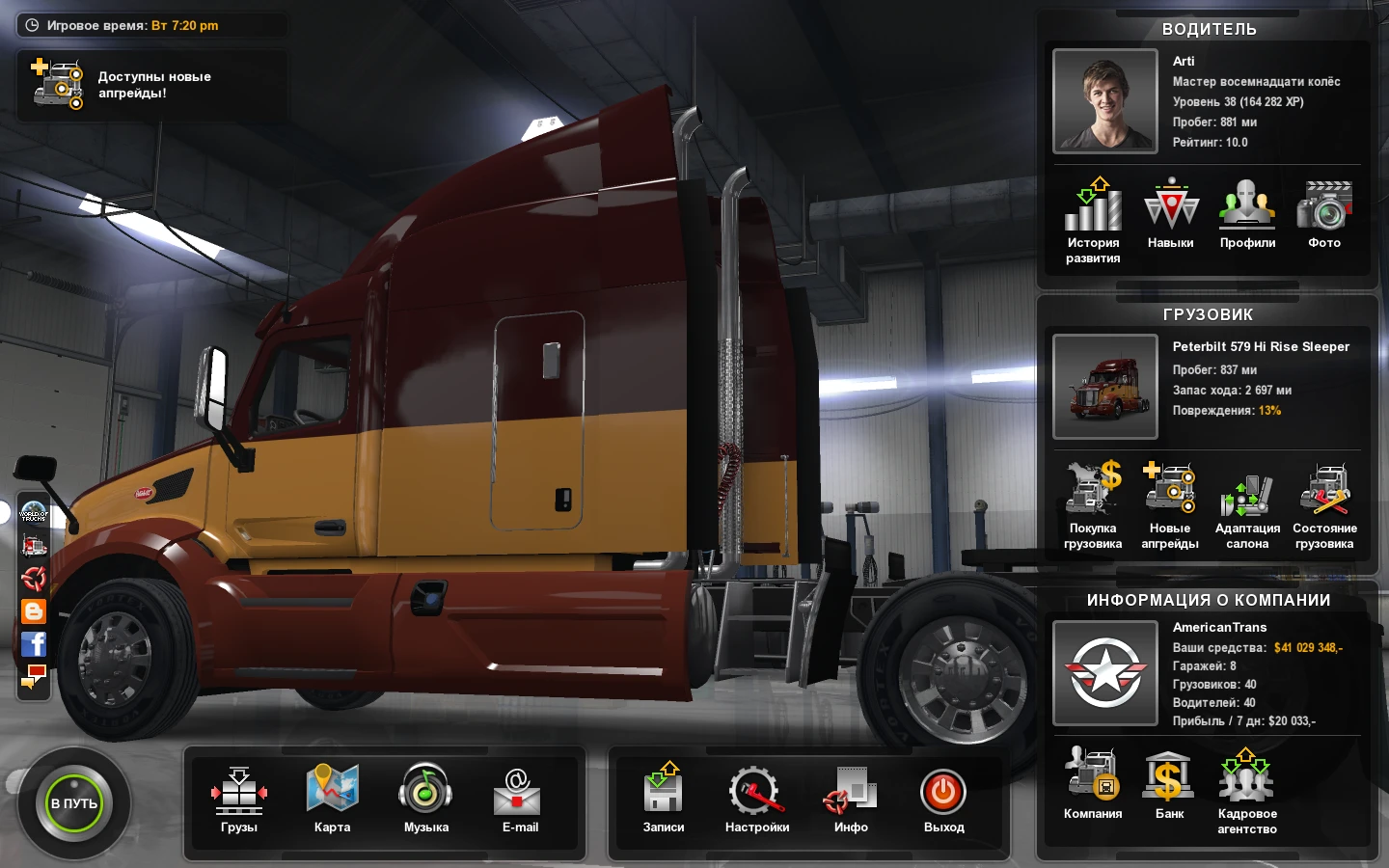Open Кадровое агентство recruitment icon
1389x868 pixels.
(x=1247, y=772)
